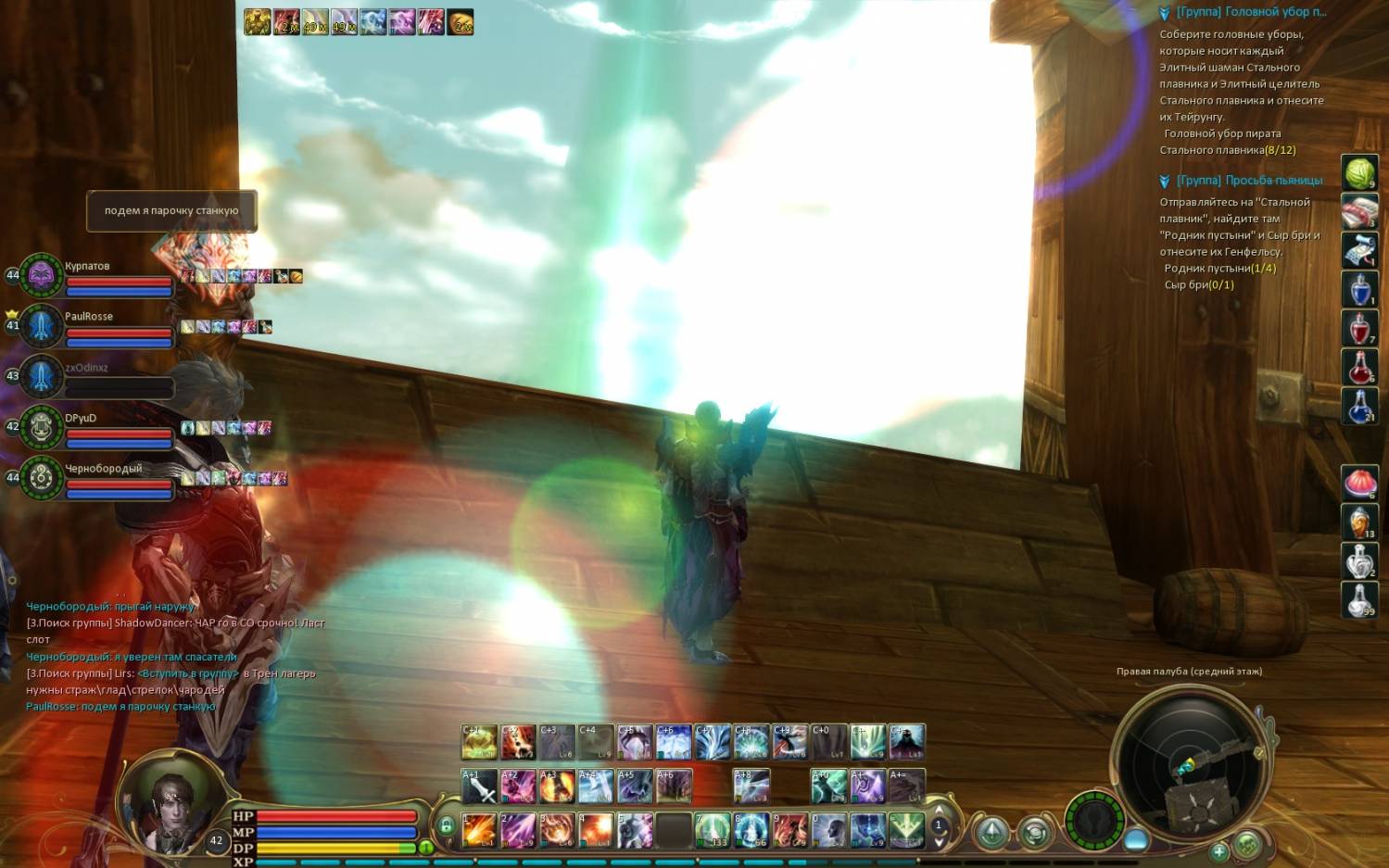This screenshot has height=868, width=1389.
Task: Activate the green arrow skill in slot 7
Action: [x=713, y=830]
